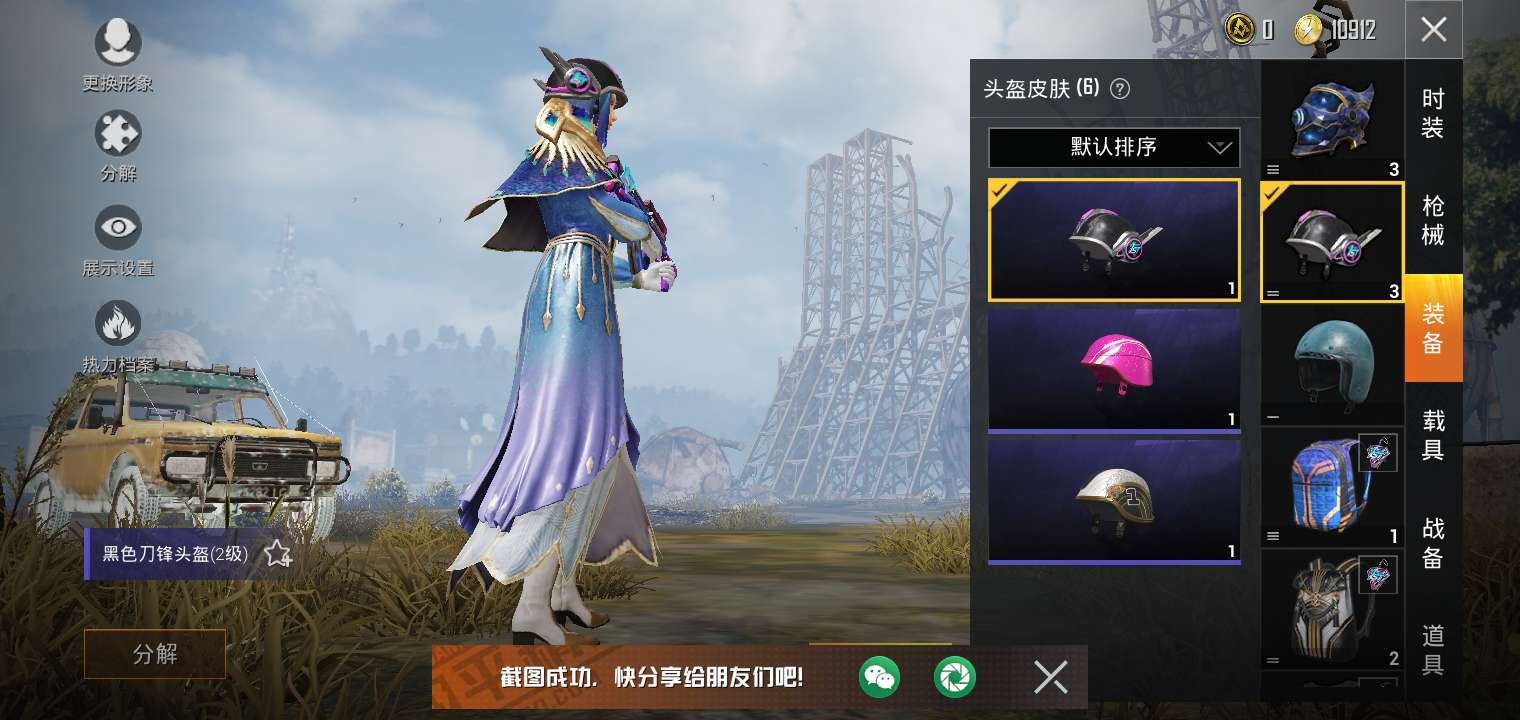
Task: Open the 热力档案 flame icon
Action: pyautogui.click(x=118, y=323)
